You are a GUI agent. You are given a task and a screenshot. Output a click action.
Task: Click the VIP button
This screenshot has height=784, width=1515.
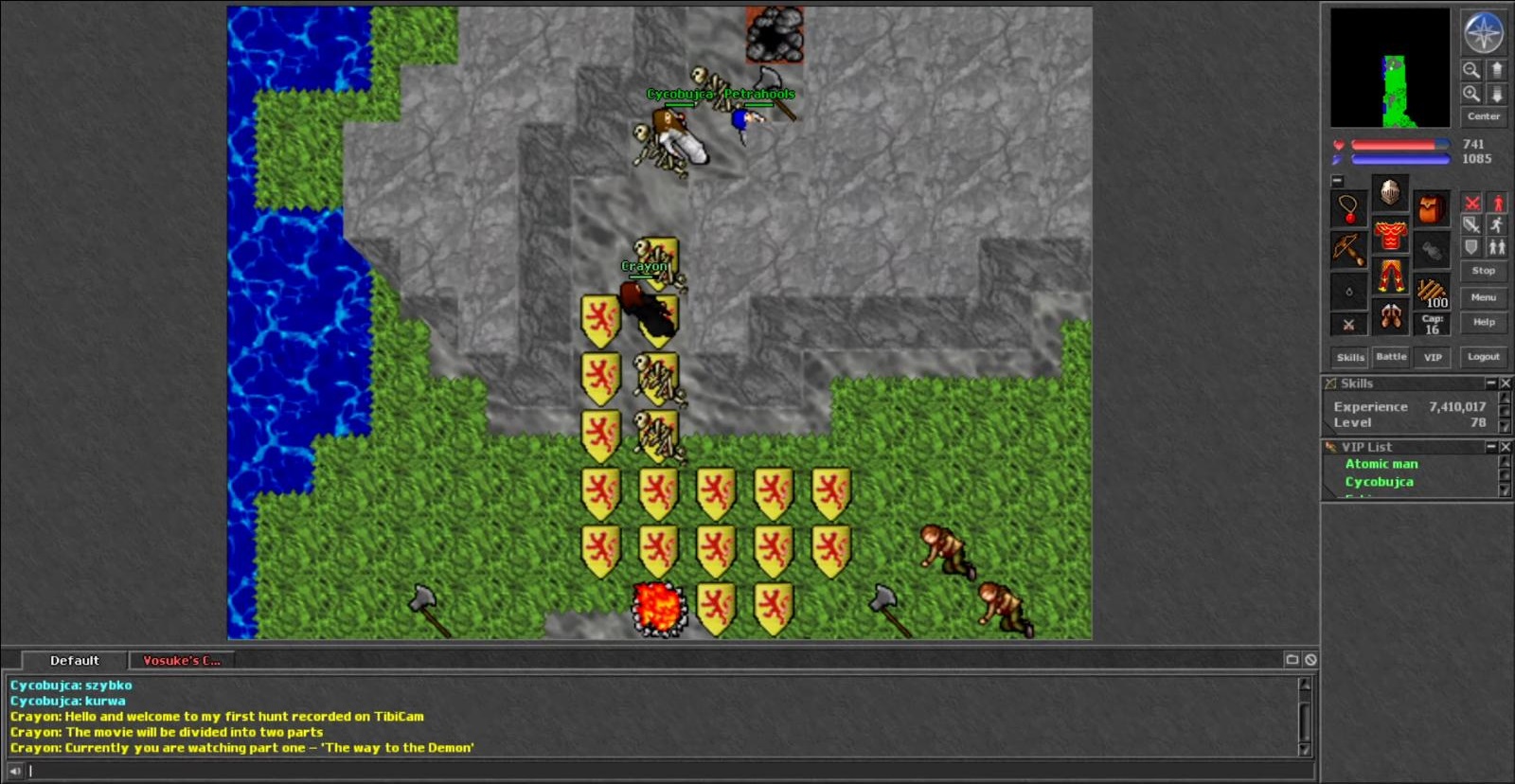1433,357
